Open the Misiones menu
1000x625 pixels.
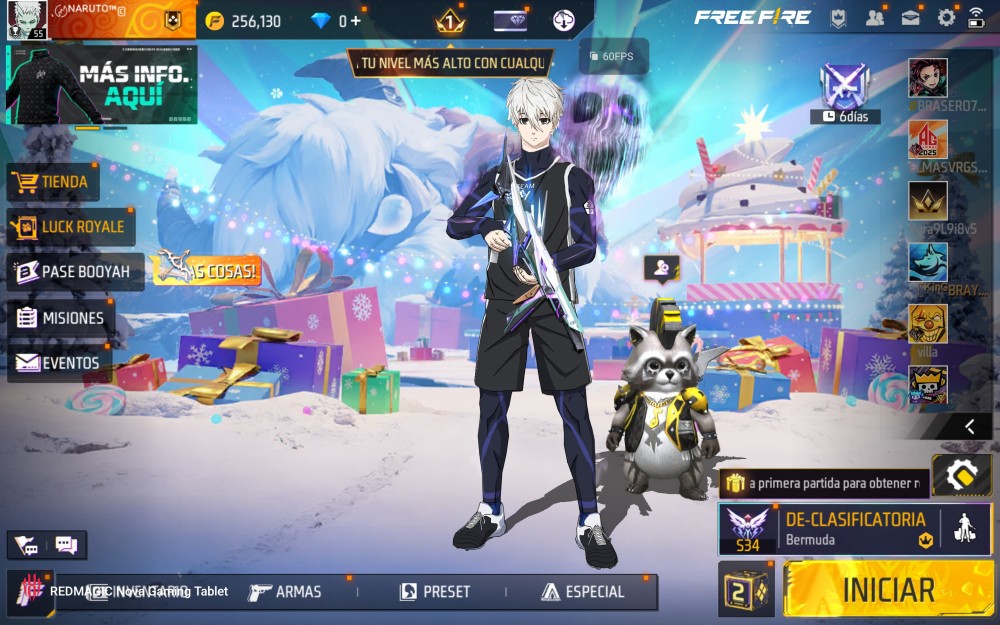point(61,318)
